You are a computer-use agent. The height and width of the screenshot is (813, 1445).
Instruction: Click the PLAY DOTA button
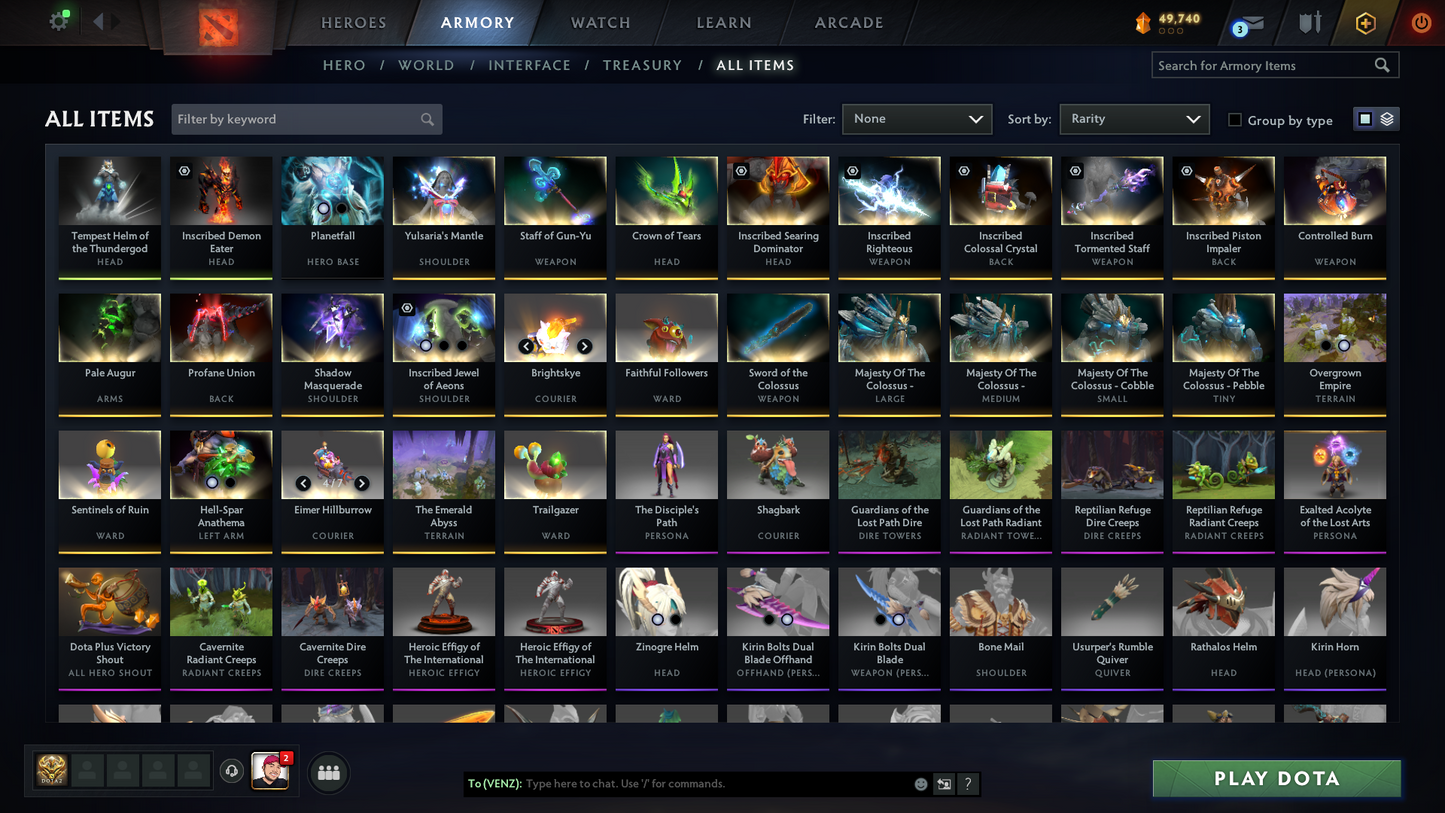(x=1276, y=778)
